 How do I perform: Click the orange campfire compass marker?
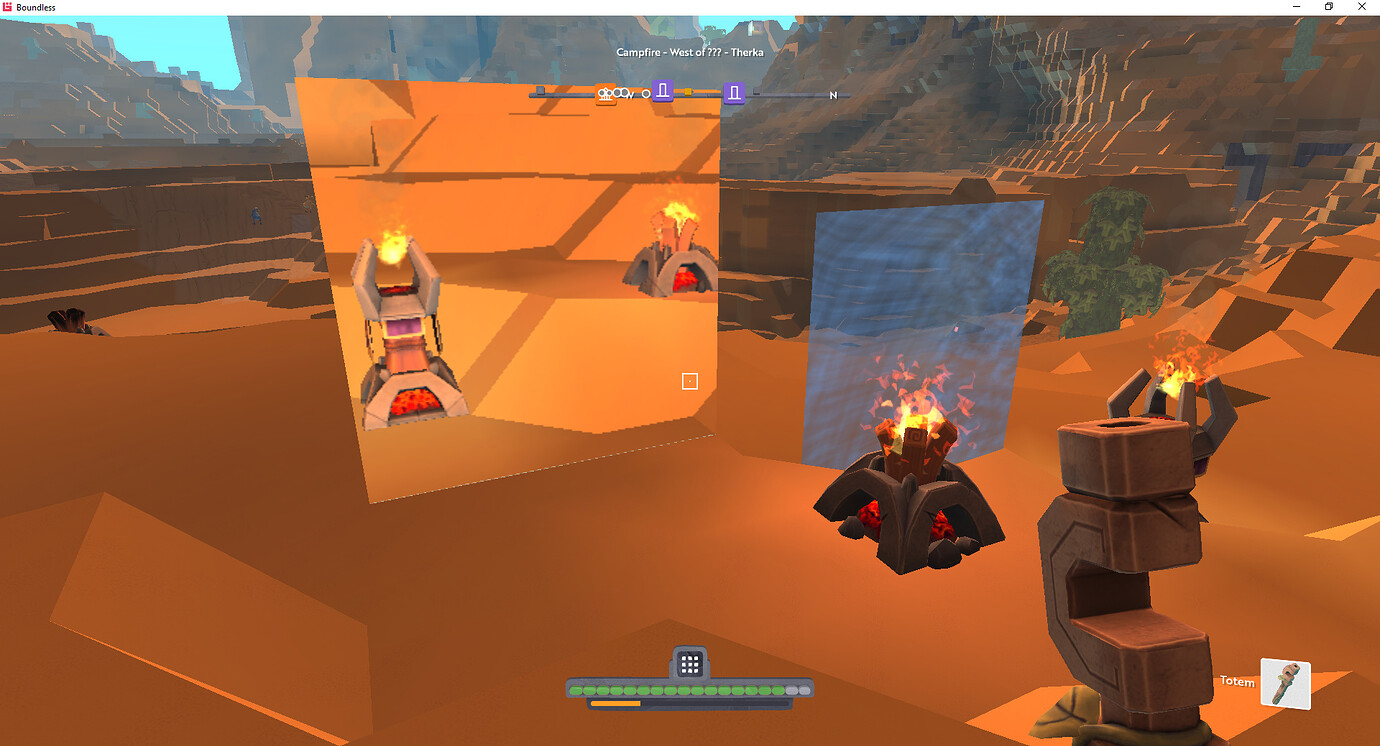pyautogui.click(x=605, y=94)
